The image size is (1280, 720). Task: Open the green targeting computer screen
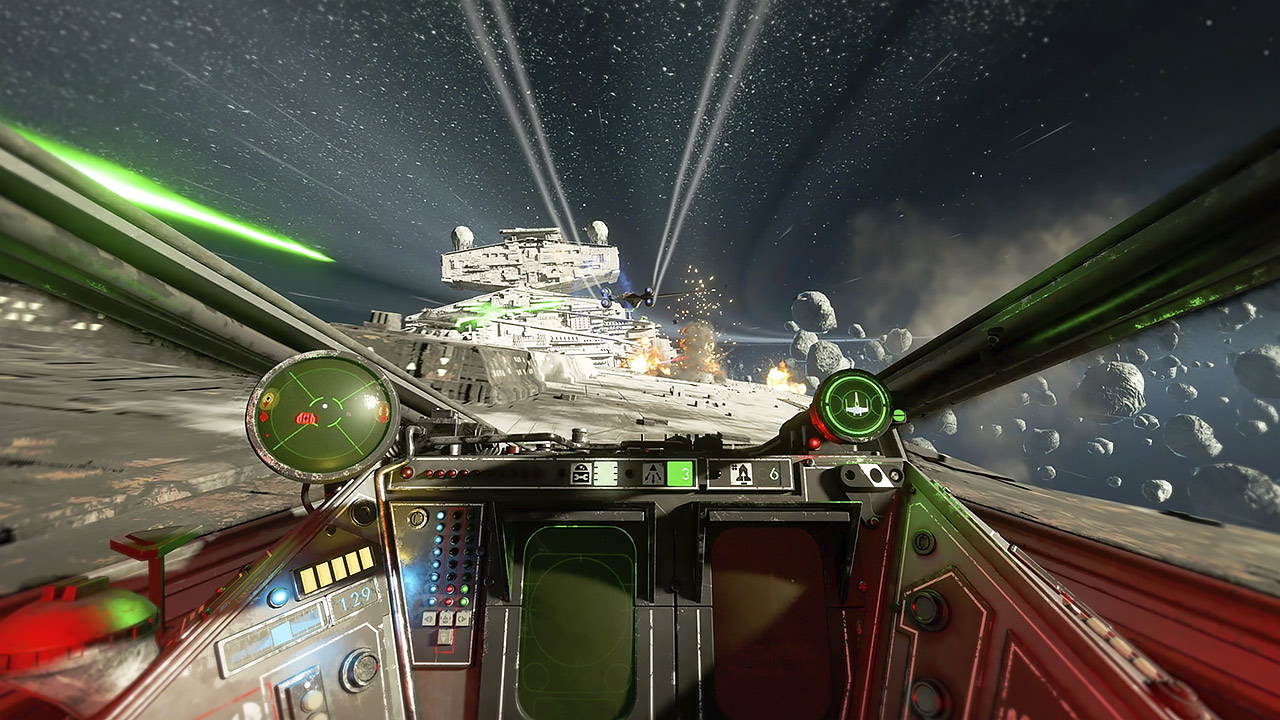pyautogui.click(x=577, y=610)
